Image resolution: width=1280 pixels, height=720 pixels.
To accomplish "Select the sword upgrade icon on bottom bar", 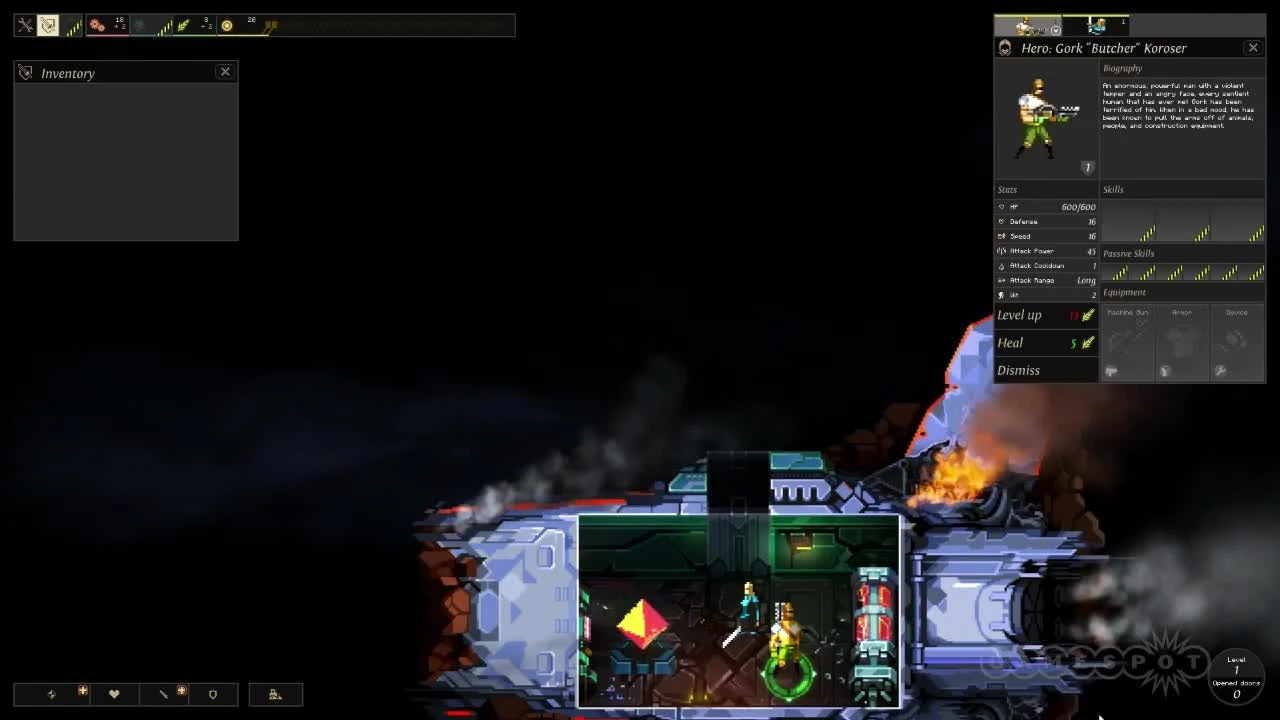I will click(164, 694).
